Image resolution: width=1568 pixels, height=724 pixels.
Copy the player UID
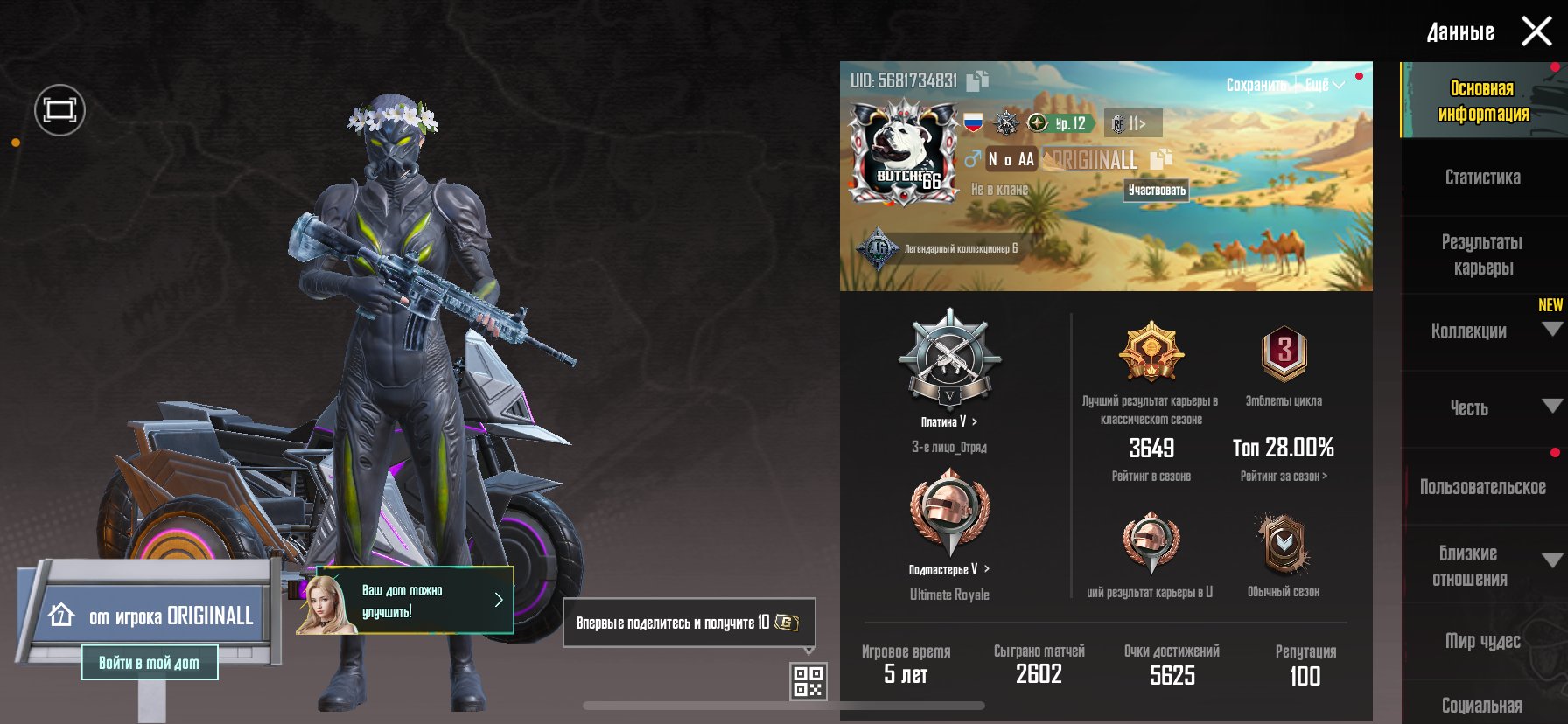point(977,80)
